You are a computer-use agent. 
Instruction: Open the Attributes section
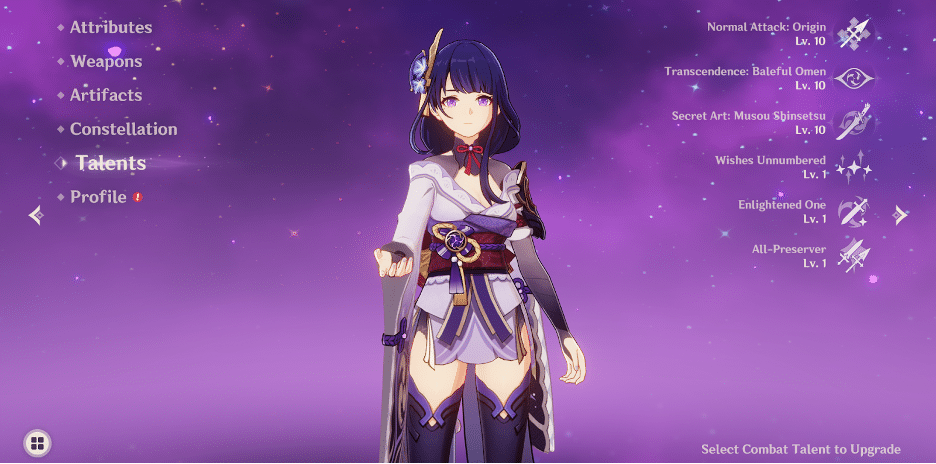110,27
